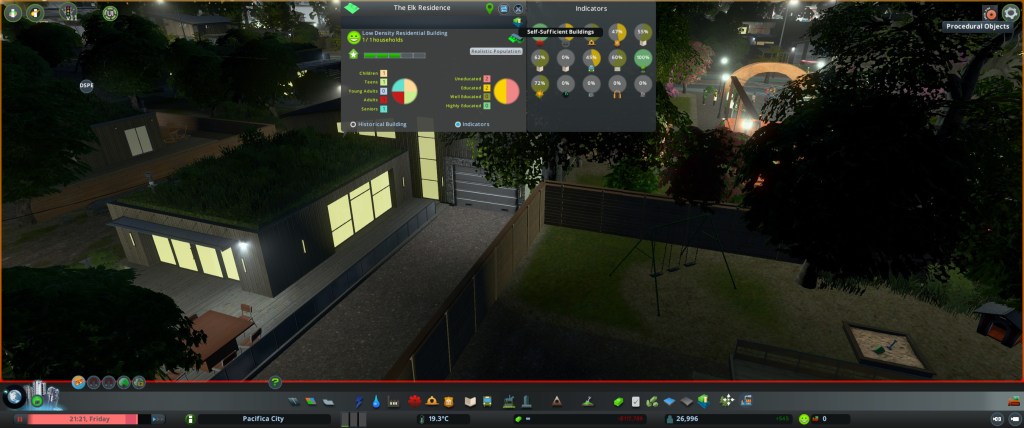This screenshot has height=428, width=1024.
Task: Open the globe info views button
Action: pos(14,396)
